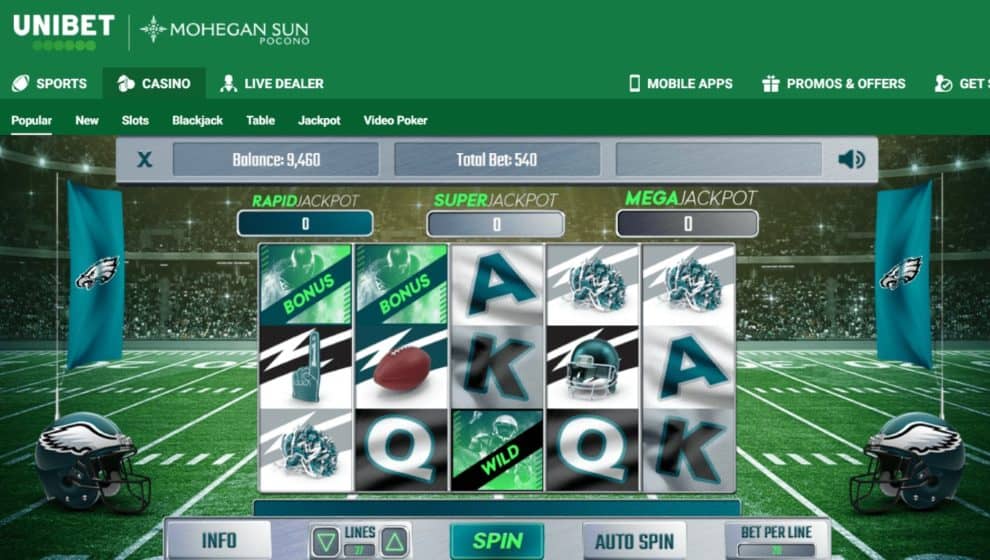Increase the number of lines
Image resolution: width=990 pixels, height=560 pixels.
(x=394, y=541)
